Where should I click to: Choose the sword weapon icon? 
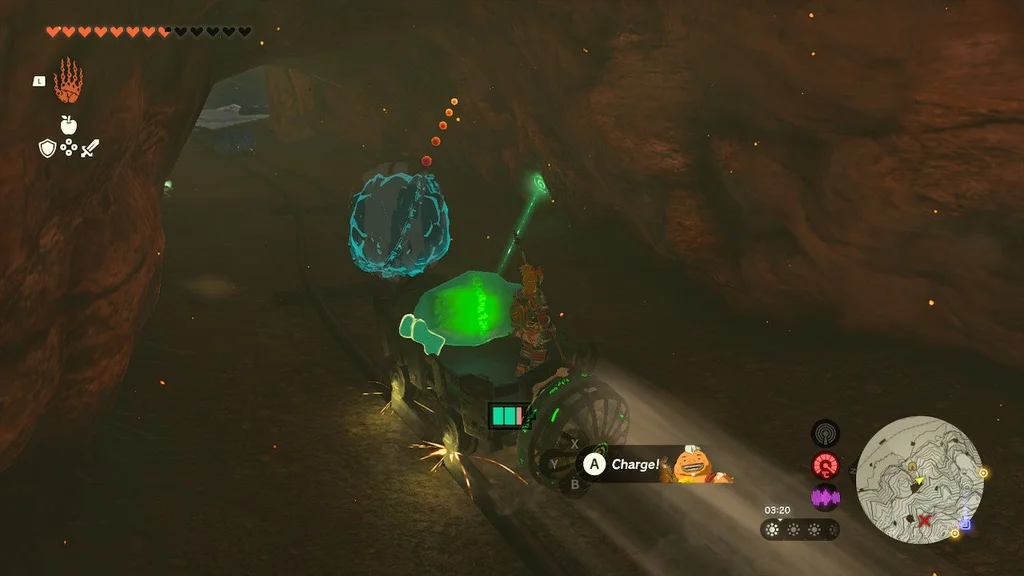(x=90, y=149)
